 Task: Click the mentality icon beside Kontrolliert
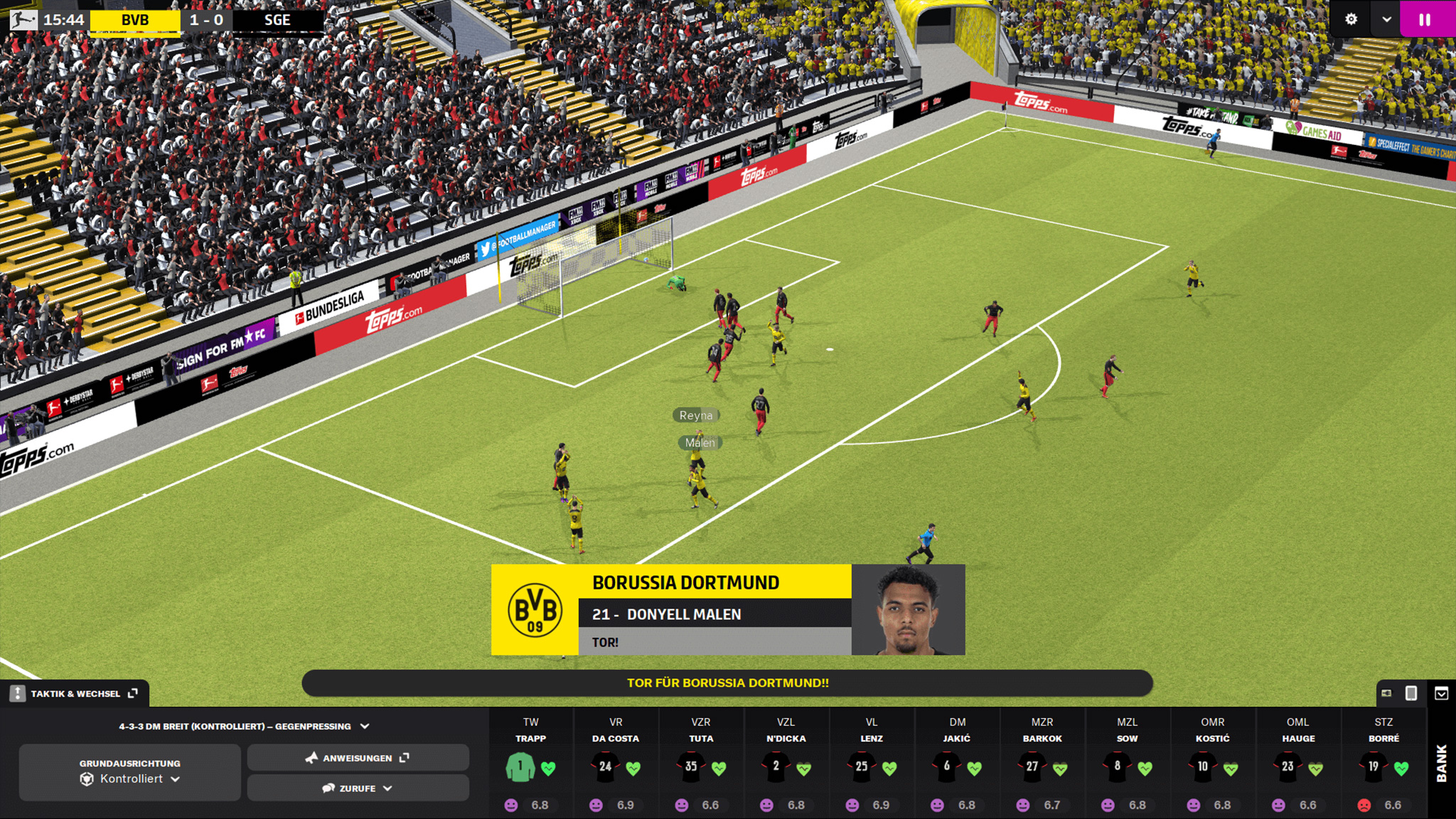click(86, 778)
